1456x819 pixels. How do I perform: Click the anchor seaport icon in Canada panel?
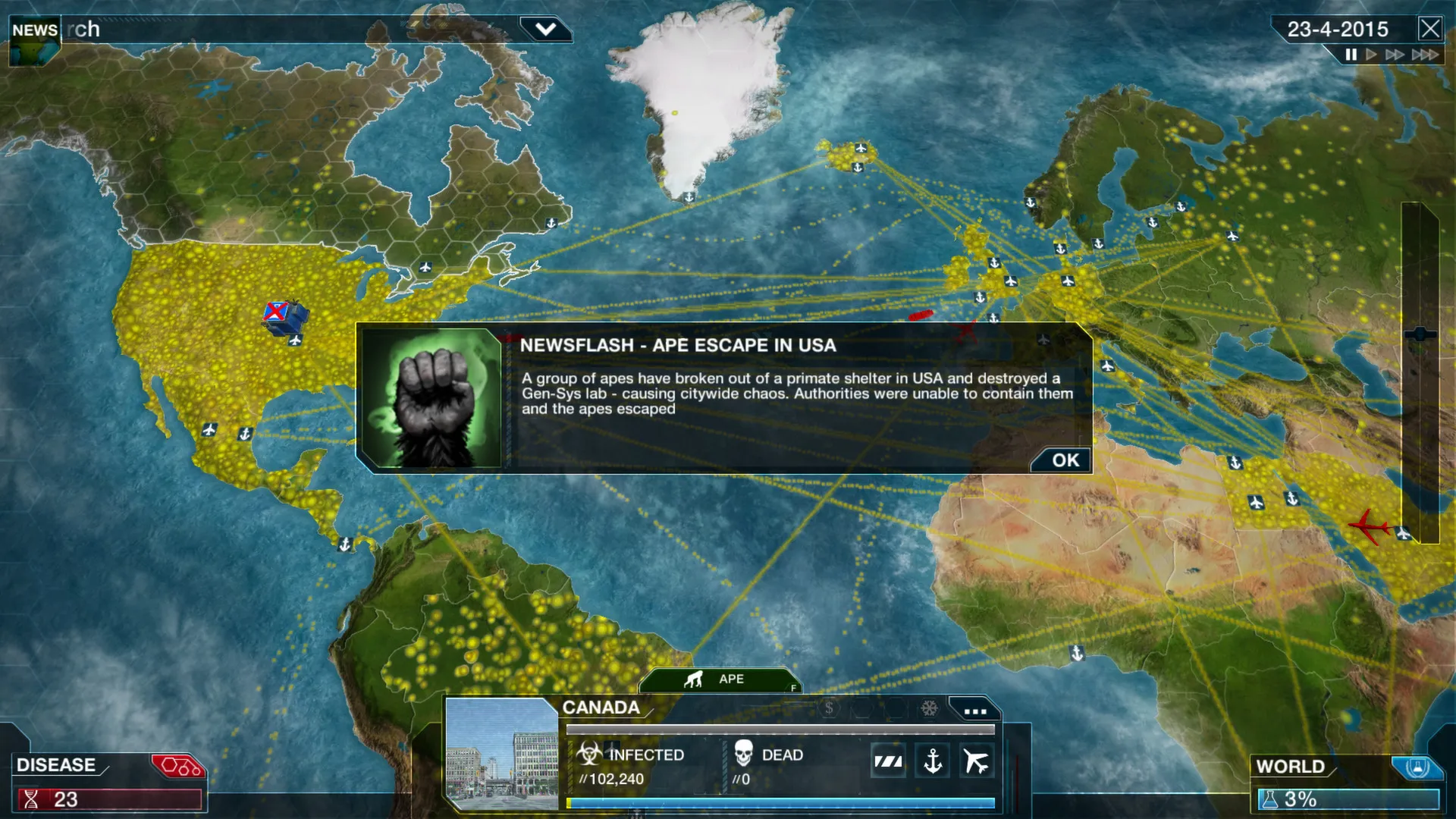[932, 761]
